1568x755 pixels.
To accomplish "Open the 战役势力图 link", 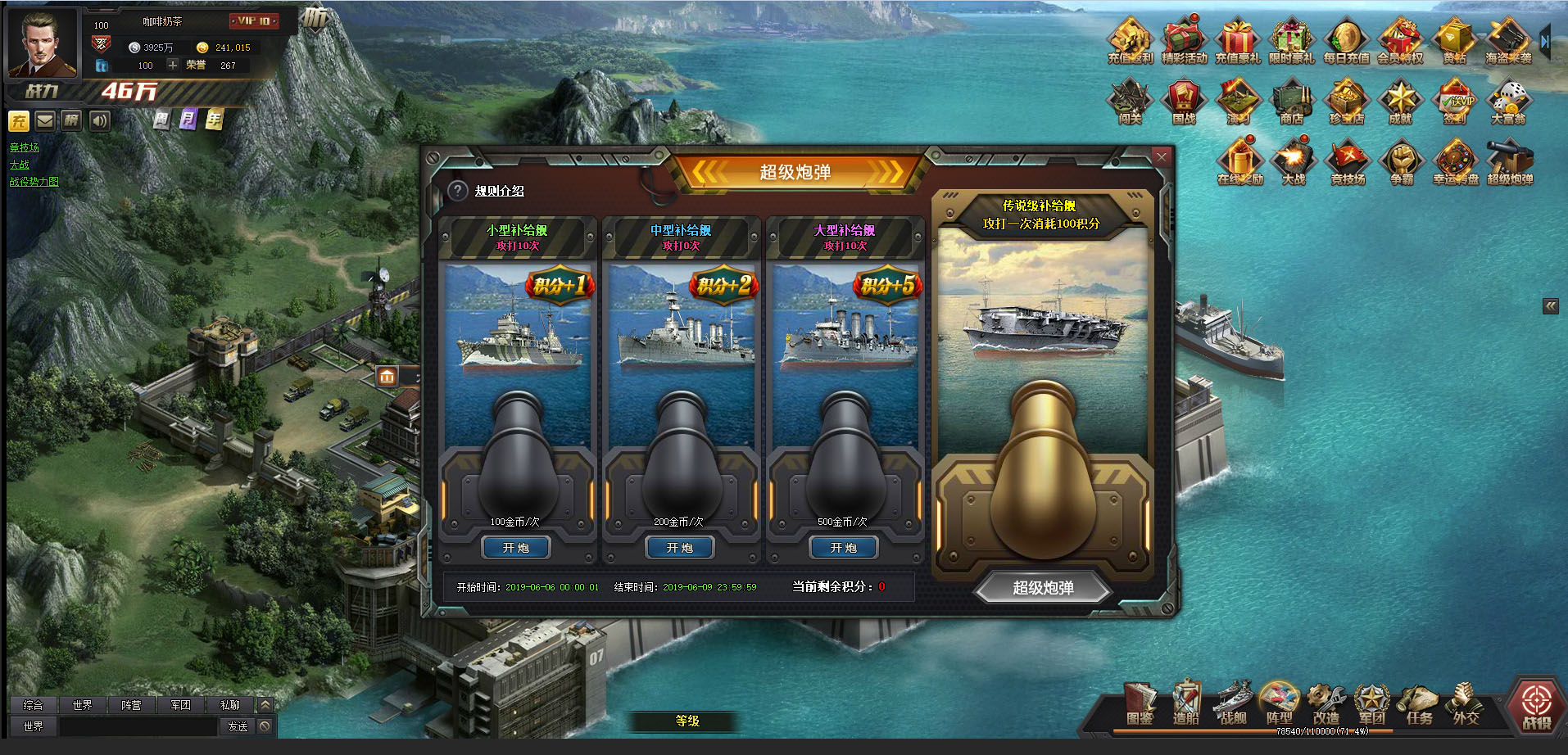I will pos(34,182).
